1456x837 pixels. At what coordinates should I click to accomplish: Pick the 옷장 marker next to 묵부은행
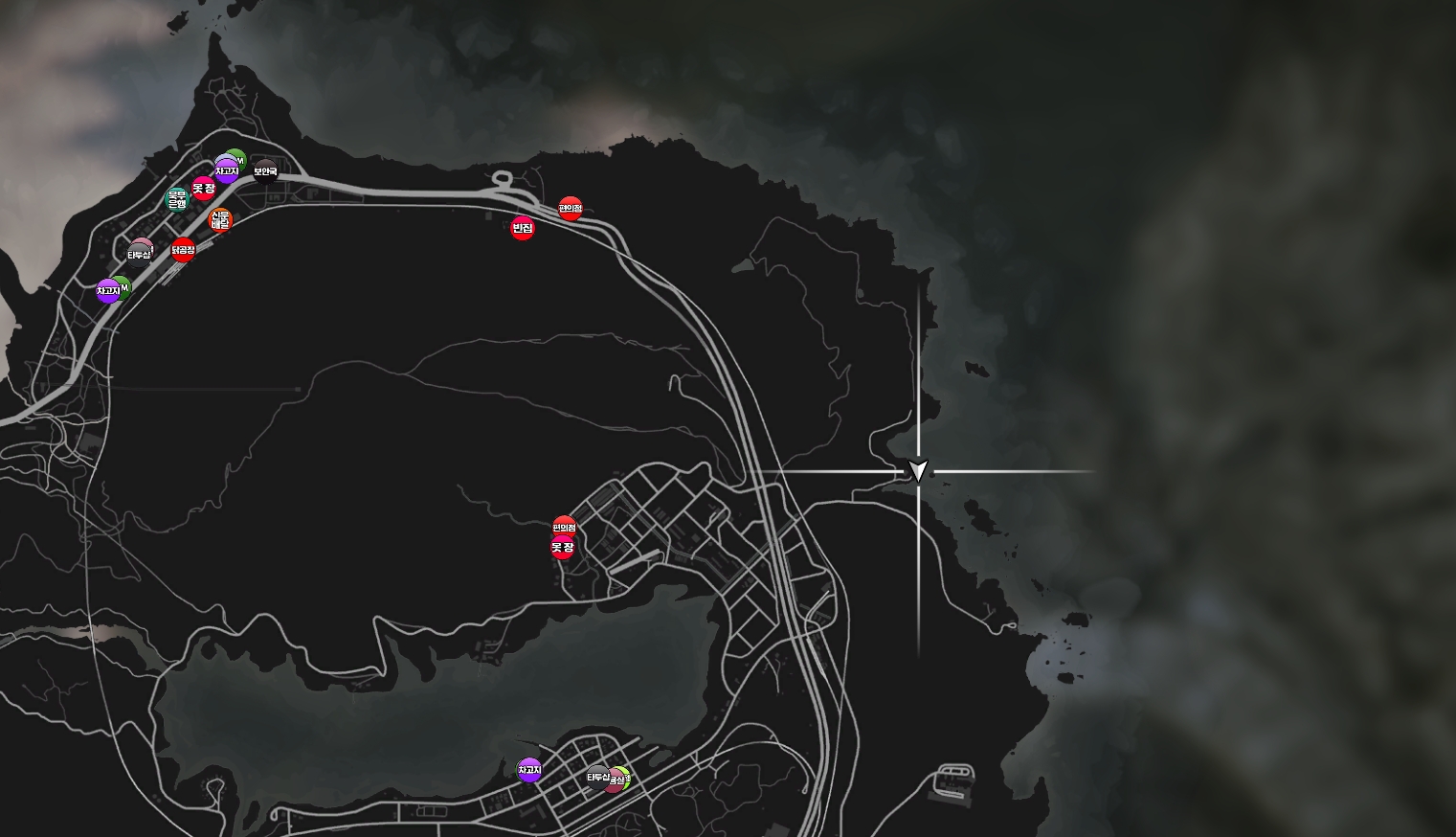tap(203, 189)
